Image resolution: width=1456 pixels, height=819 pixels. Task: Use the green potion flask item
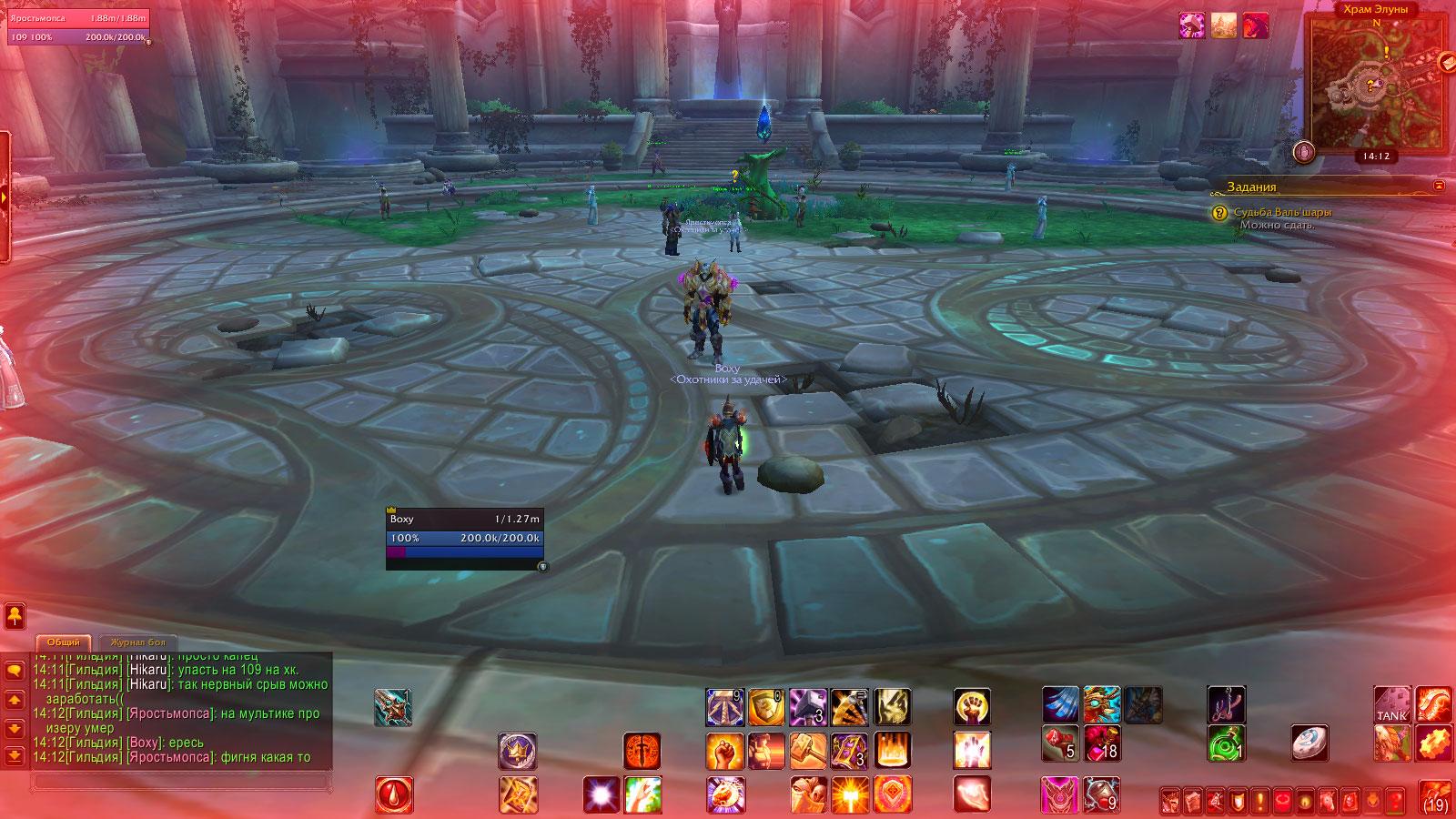1226,744
